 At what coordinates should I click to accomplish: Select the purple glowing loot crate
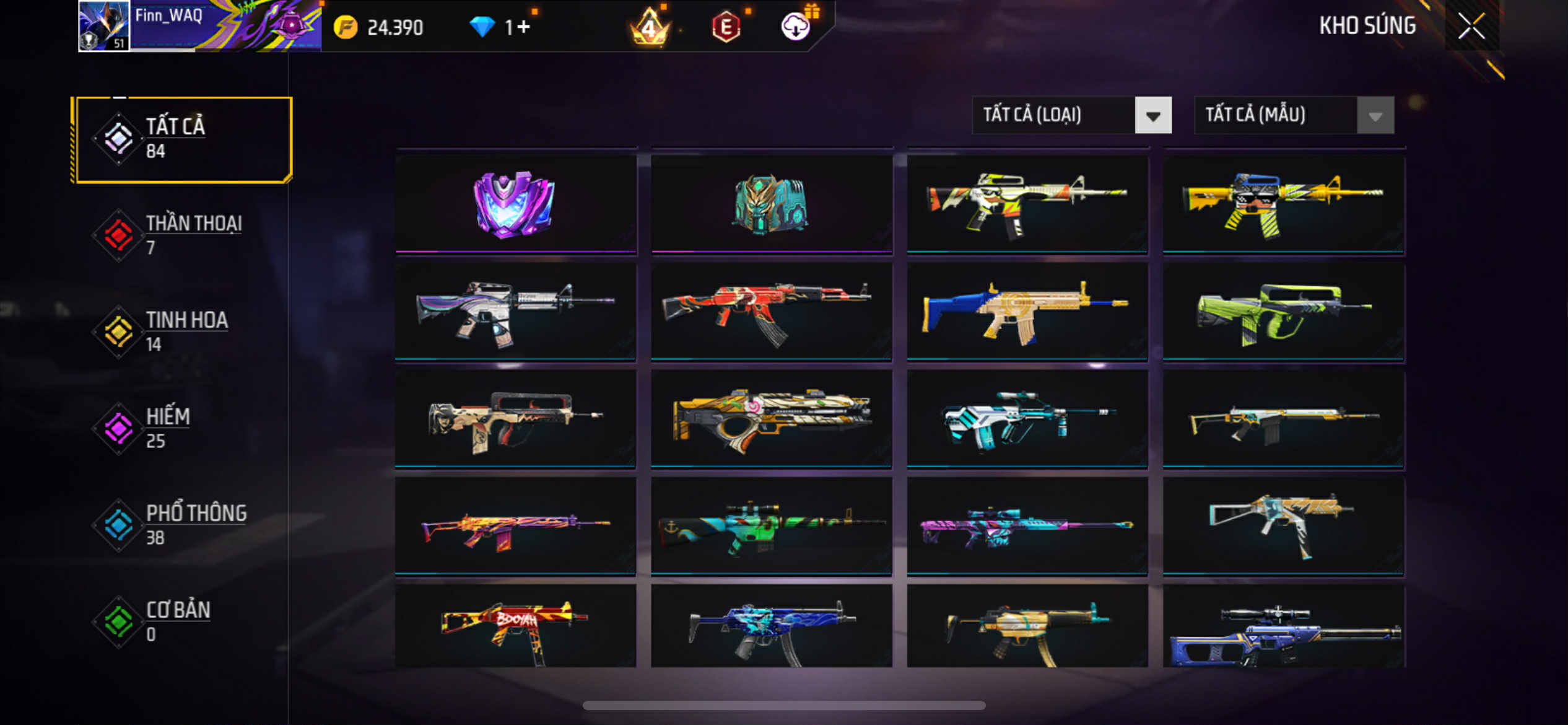tap(515, 203)
